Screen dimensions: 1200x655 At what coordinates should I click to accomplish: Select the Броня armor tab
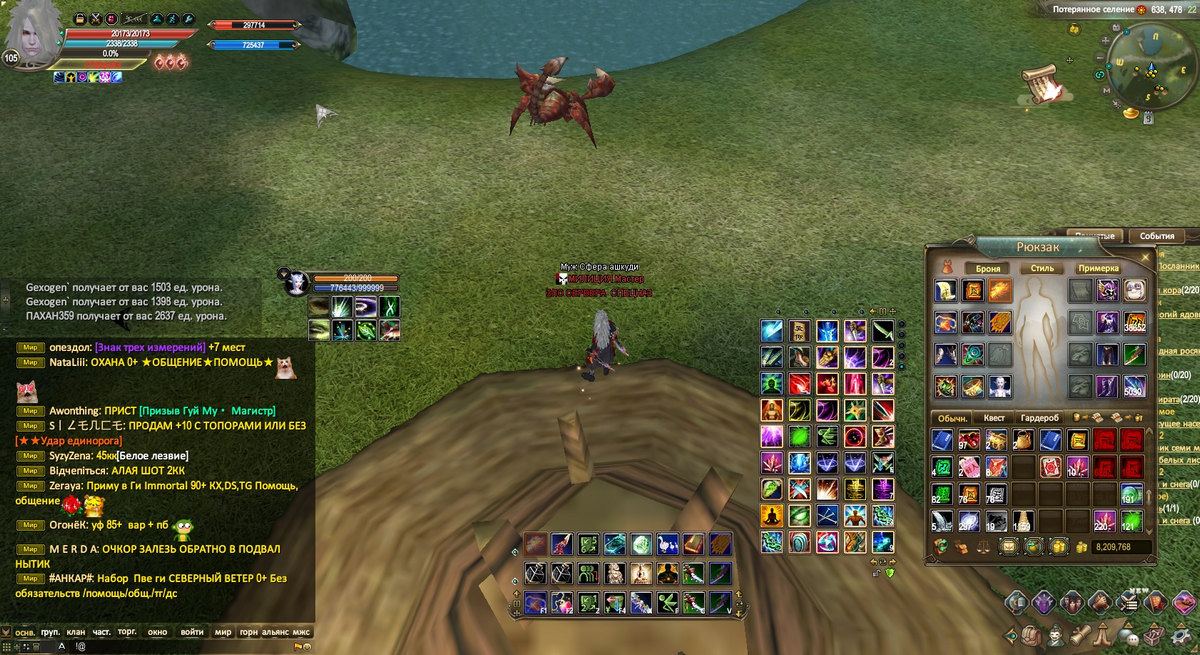[988, 268]
